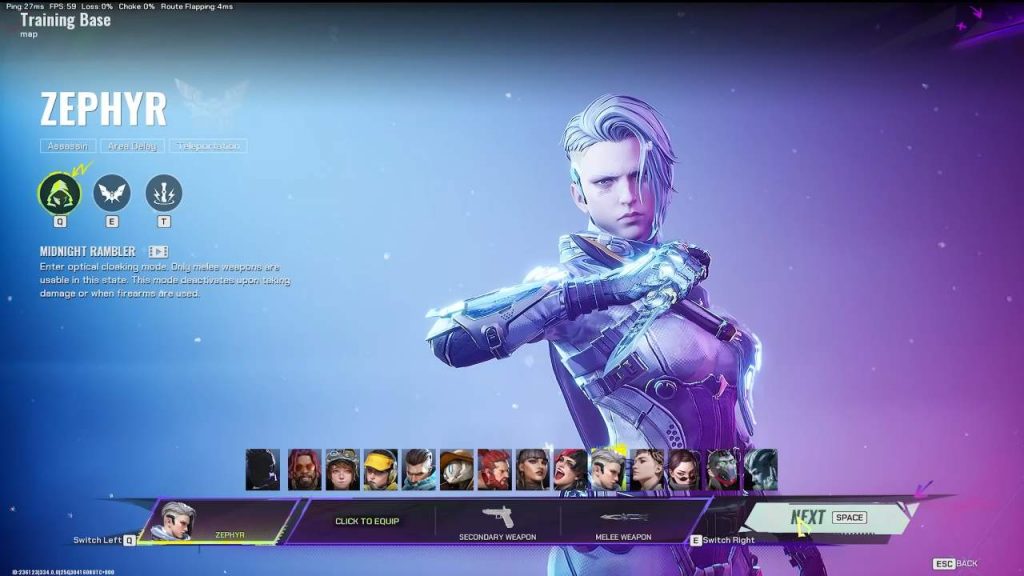Play the Midnight Rambler preview video
Image resolution: width=1024 pixels, height=576 pixels.
click(158, 252)
